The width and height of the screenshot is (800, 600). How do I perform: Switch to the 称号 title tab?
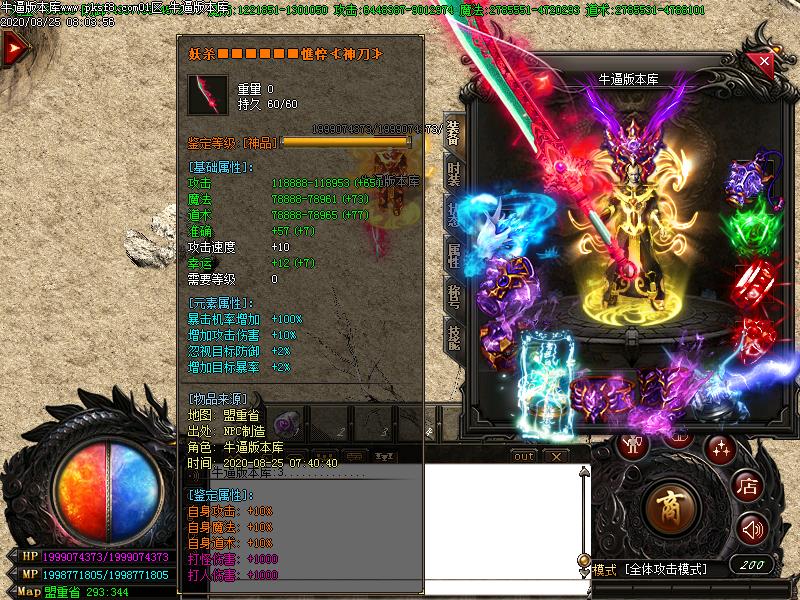453,296
